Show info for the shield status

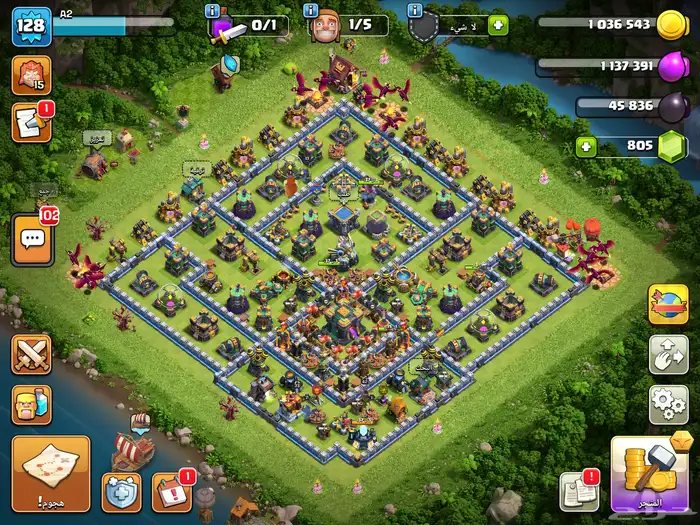(415, 10)
